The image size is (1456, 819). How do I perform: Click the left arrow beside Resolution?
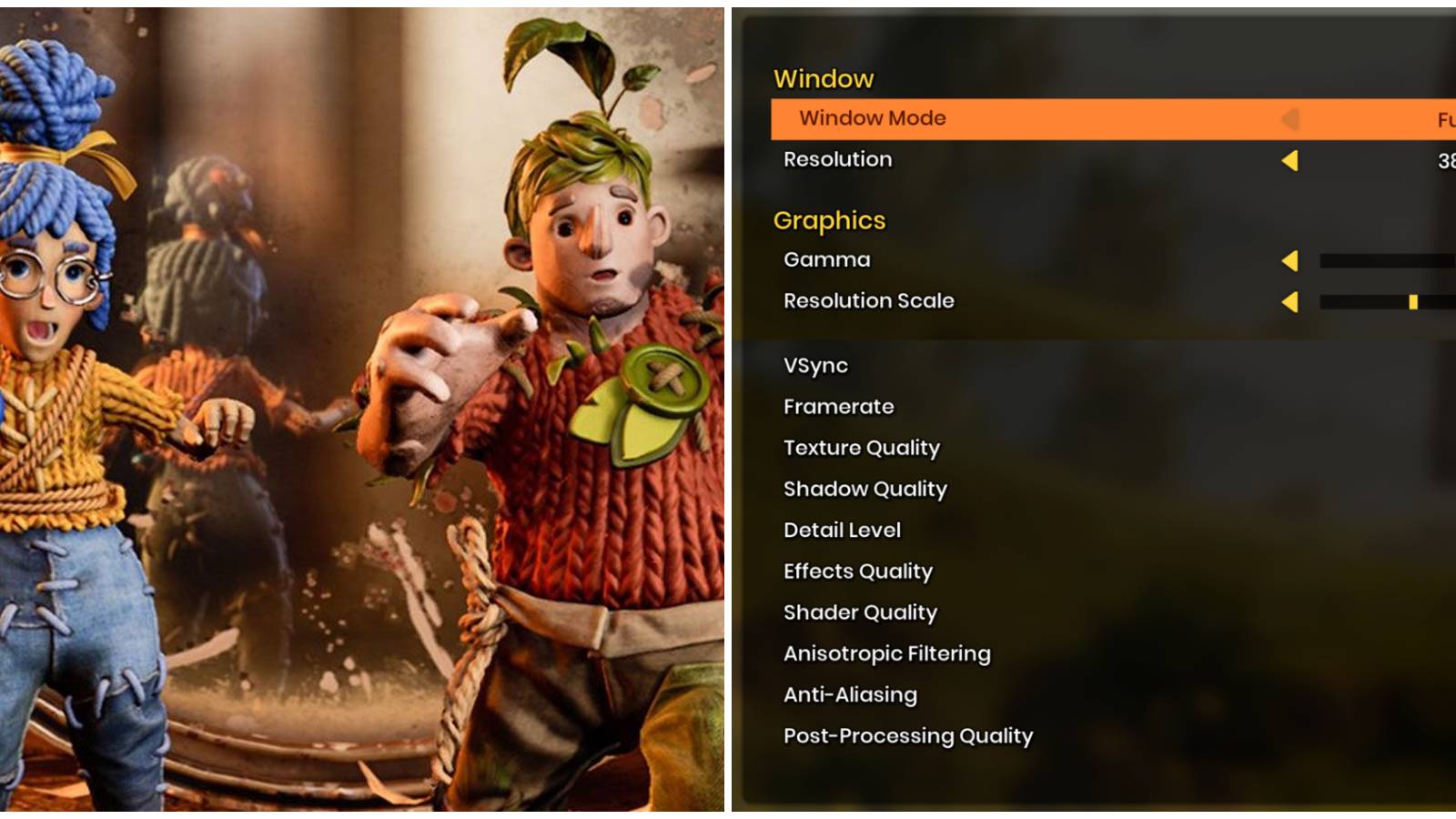coord(1291,161)
